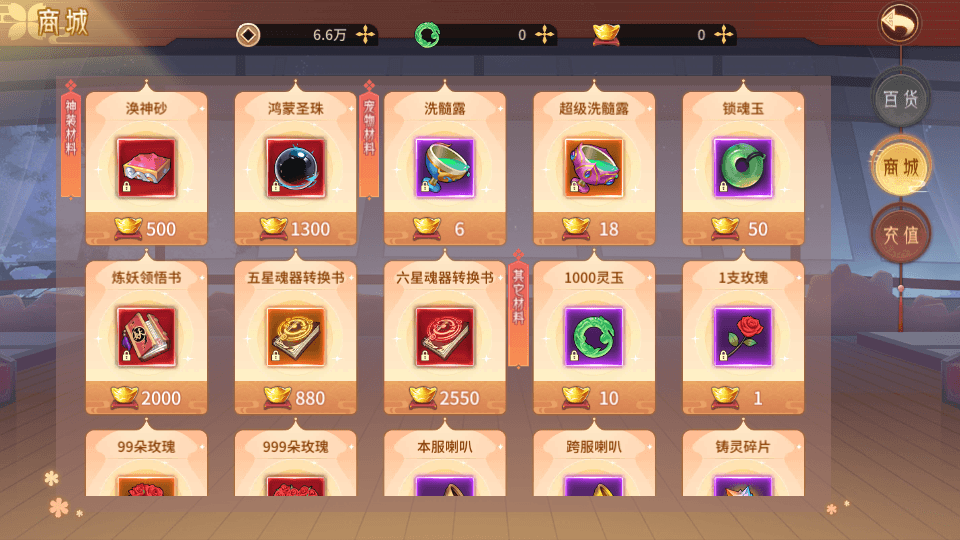Select the 商城 tab
The height and width of the screenshot is (540, 960).
tap(900, 167)
